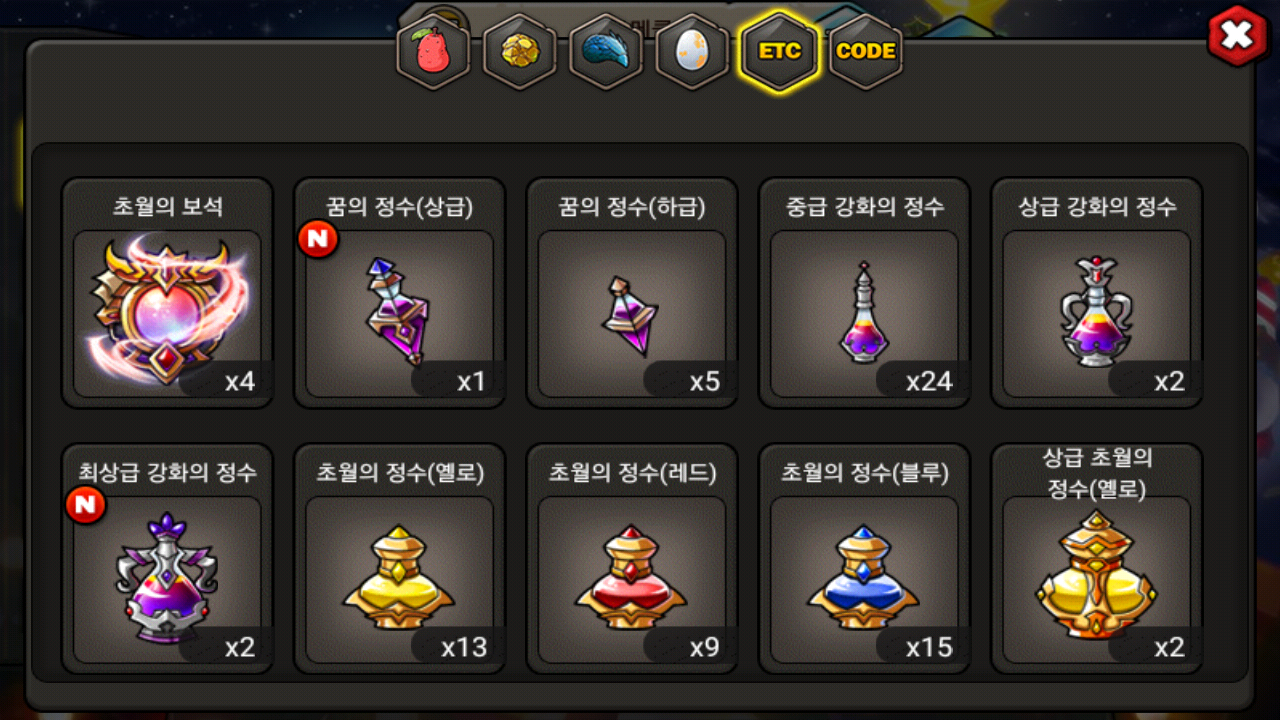Show the blue feather category tab
The height and width of the screenshot is (720, 1280).
pyautogui.click(x=606, y=51)
